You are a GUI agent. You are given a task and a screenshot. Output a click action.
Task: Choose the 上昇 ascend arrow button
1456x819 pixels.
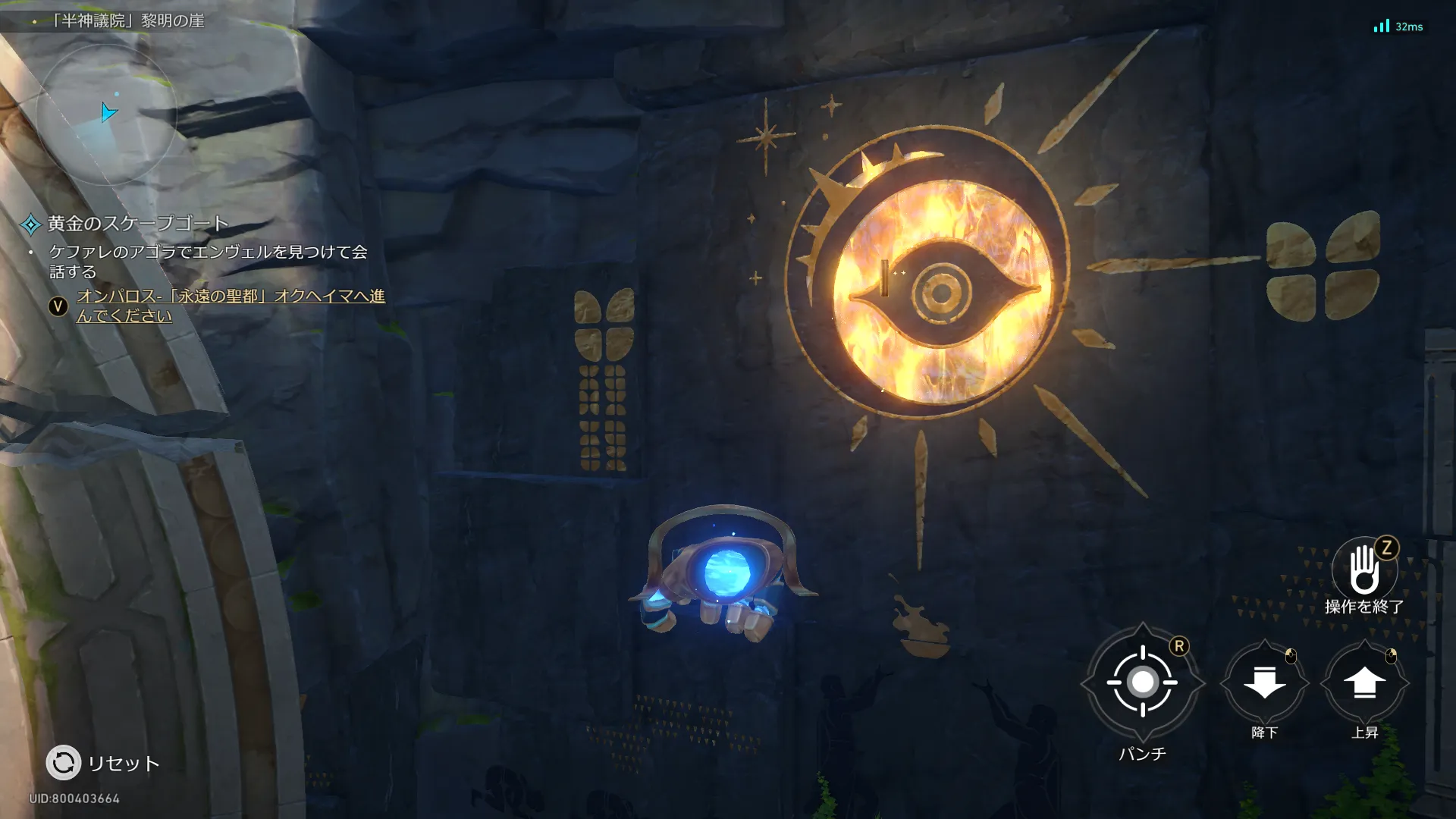(x=1364, y=682)
